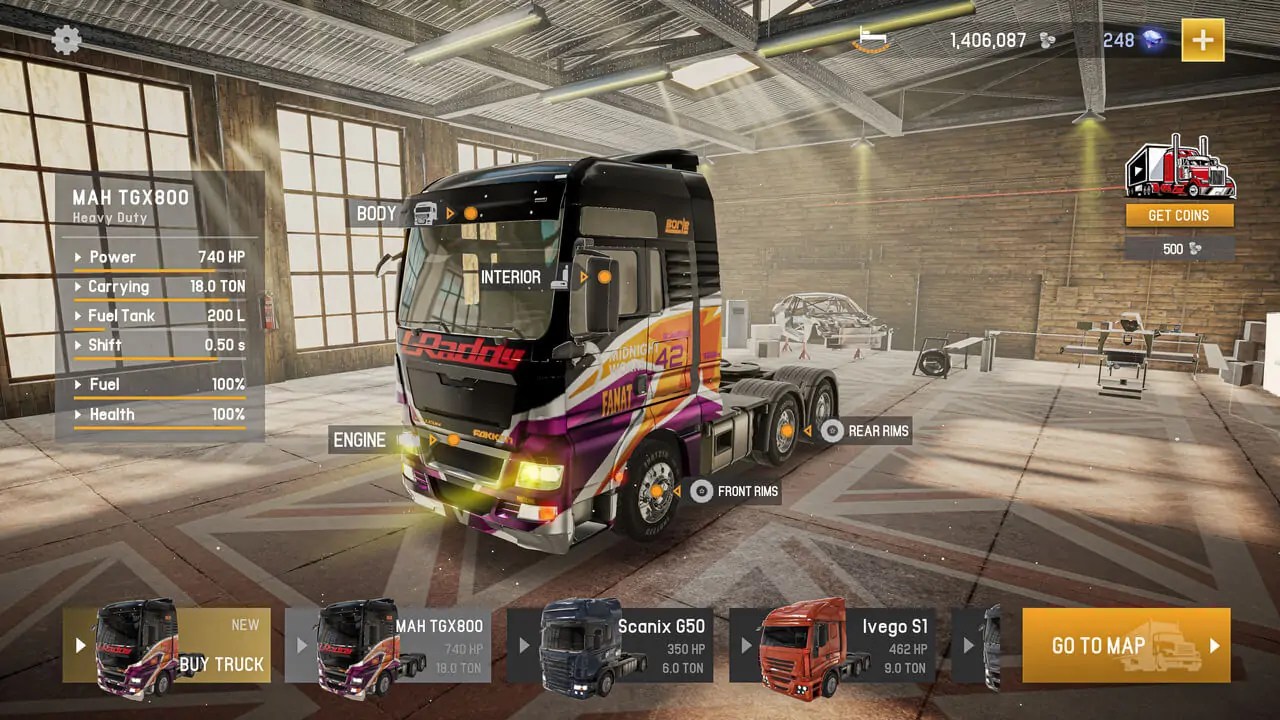Select the Scanix G50 truck tab

613,646
